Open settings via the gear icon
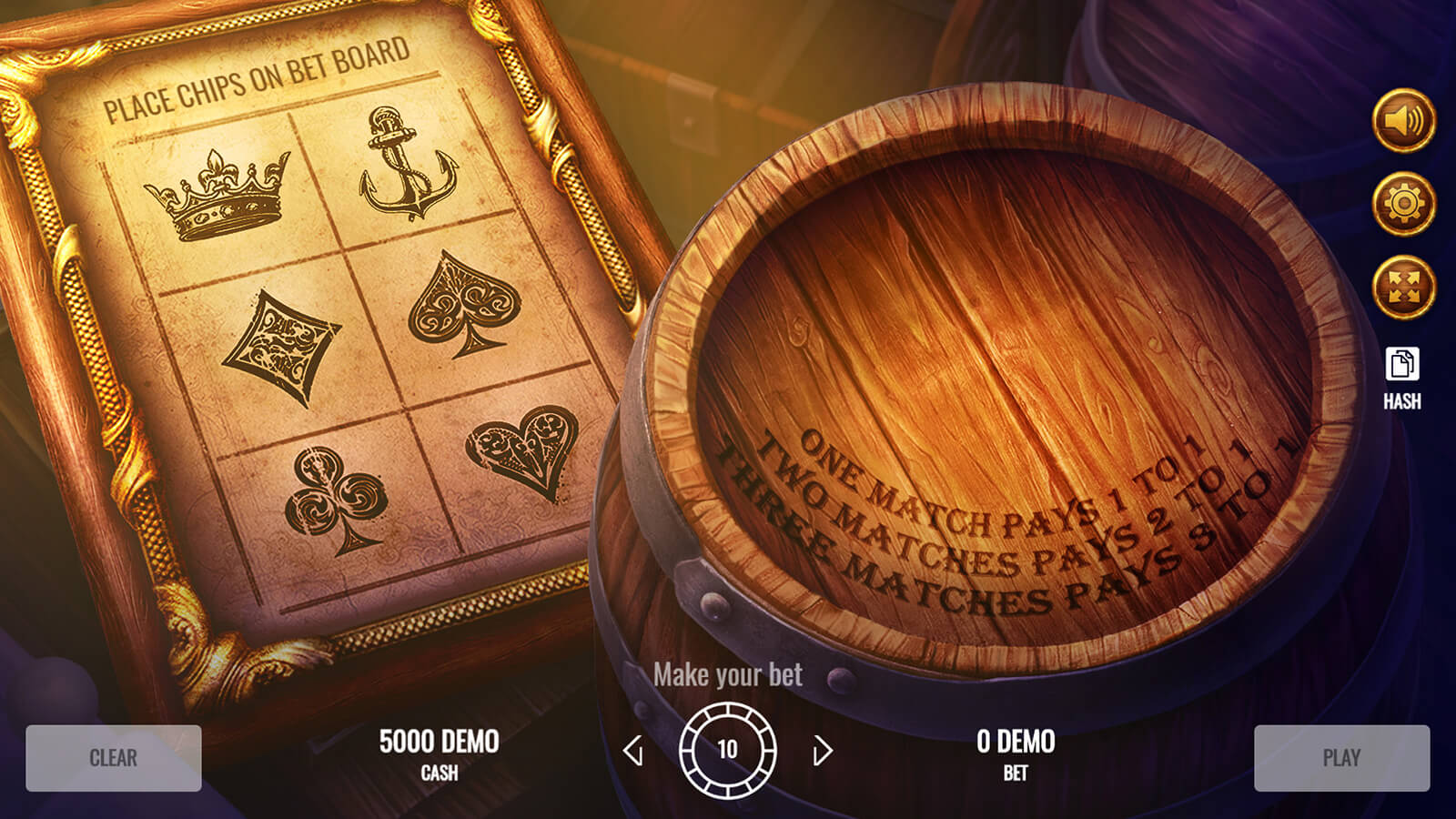 pos(1403,204)
